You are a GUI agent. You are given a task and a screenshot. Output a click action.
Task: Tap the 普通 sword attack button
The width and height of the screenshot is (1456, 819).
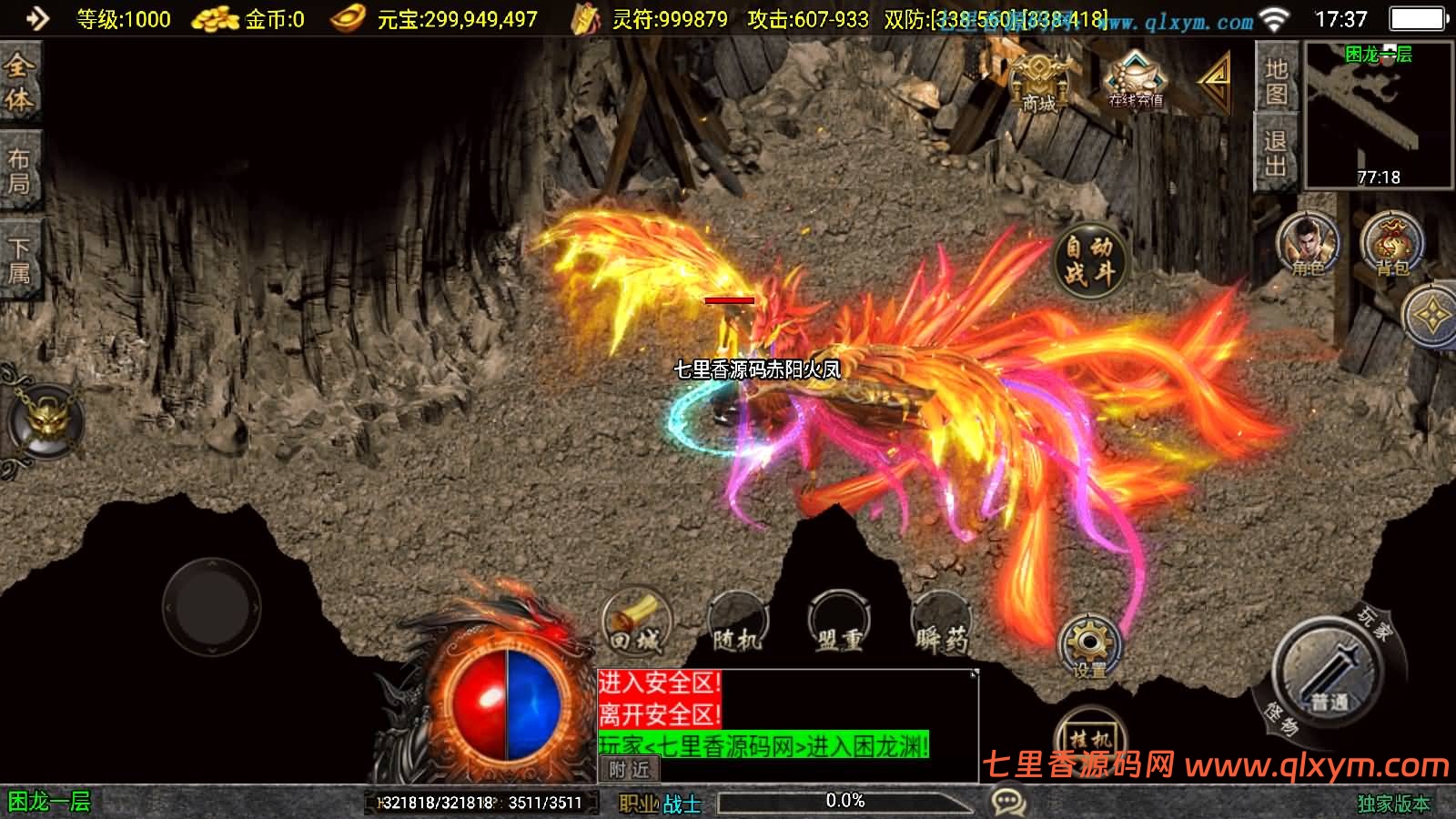[x=1330, y=673]
